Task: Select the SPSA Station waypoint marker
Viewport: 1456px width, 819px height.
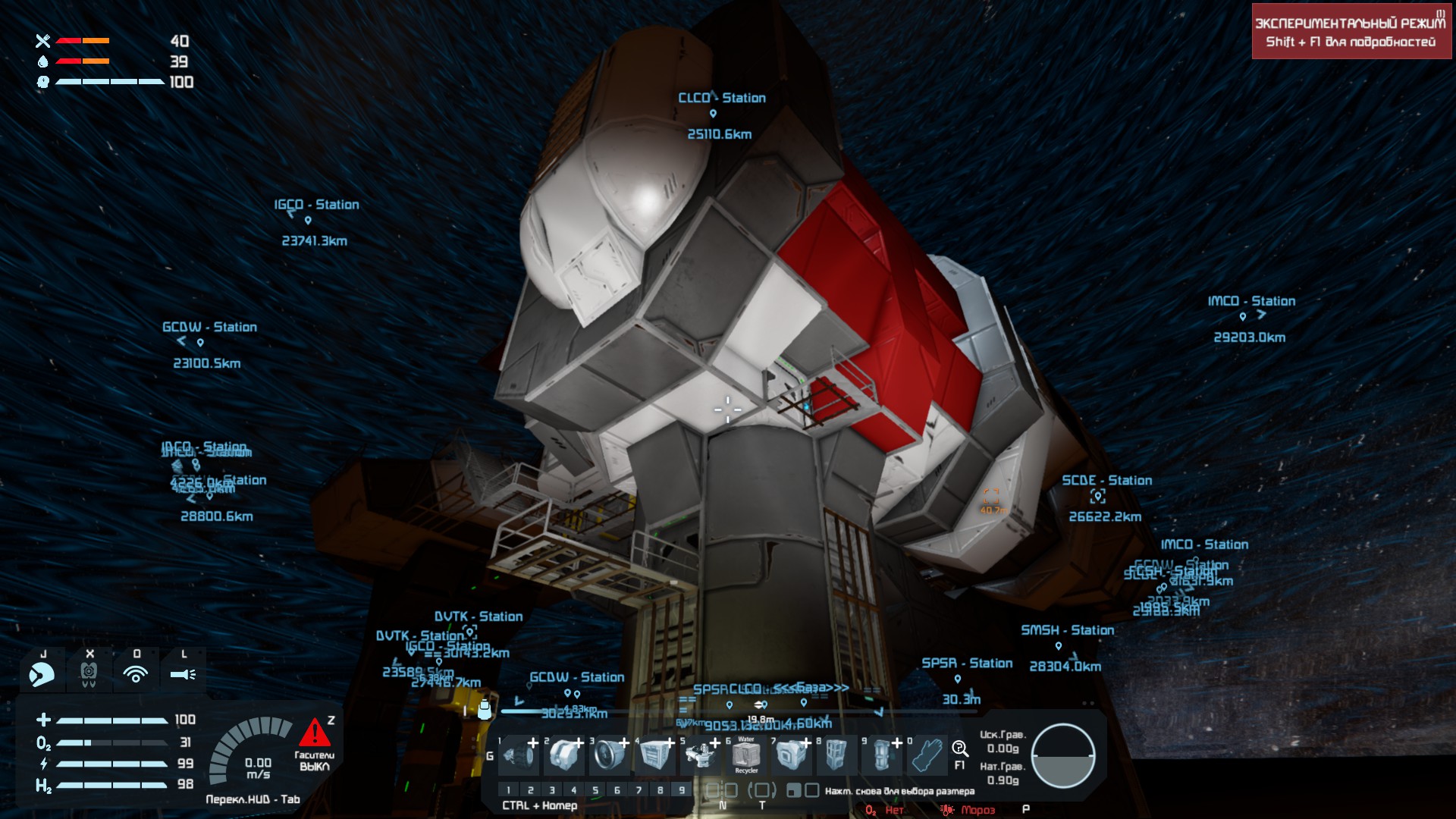Action: pyautogui.click(x=958, y=679)
